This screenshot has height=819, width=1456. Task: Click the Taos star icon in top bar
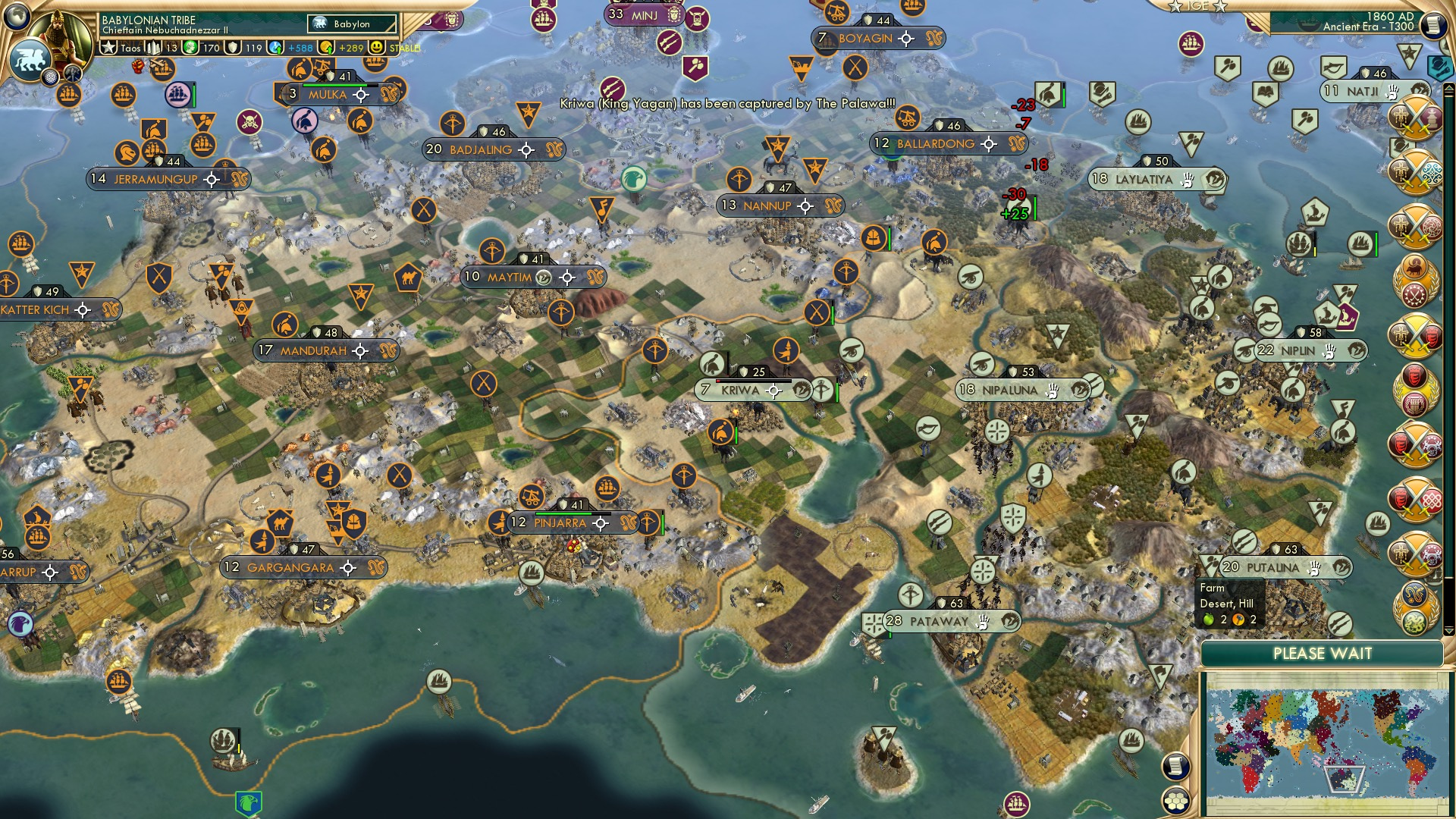109,45
